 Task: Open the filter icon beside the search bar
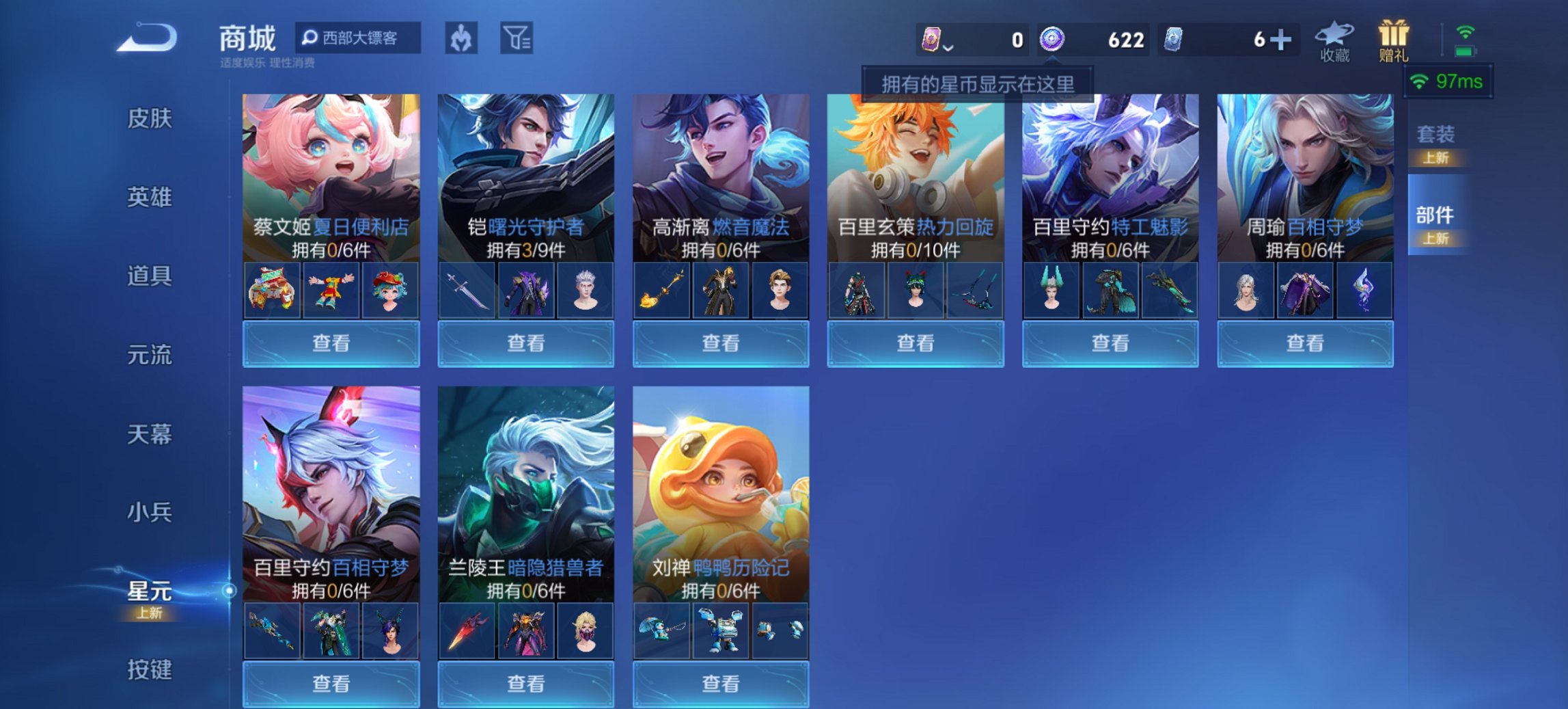point(519,40)
